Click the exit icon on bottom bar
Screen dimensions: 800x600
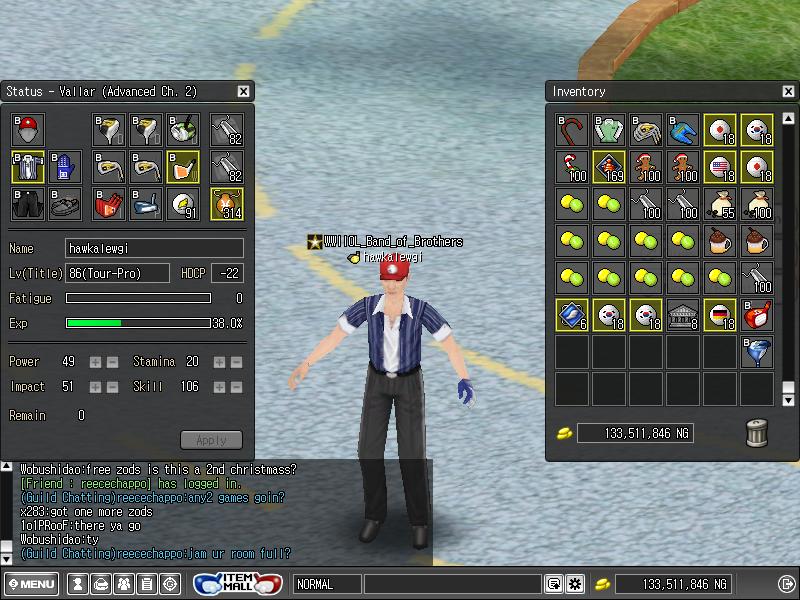coord(785,584)
